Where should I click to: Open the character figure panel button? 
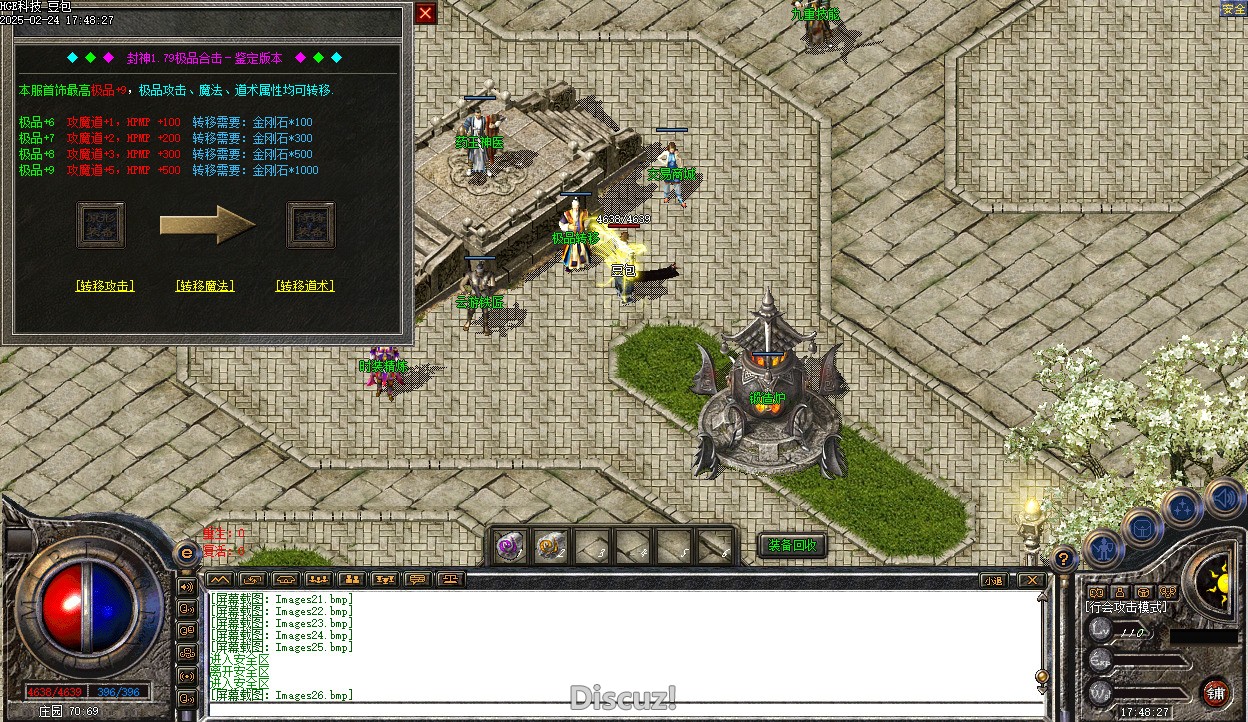(1104, 548)
